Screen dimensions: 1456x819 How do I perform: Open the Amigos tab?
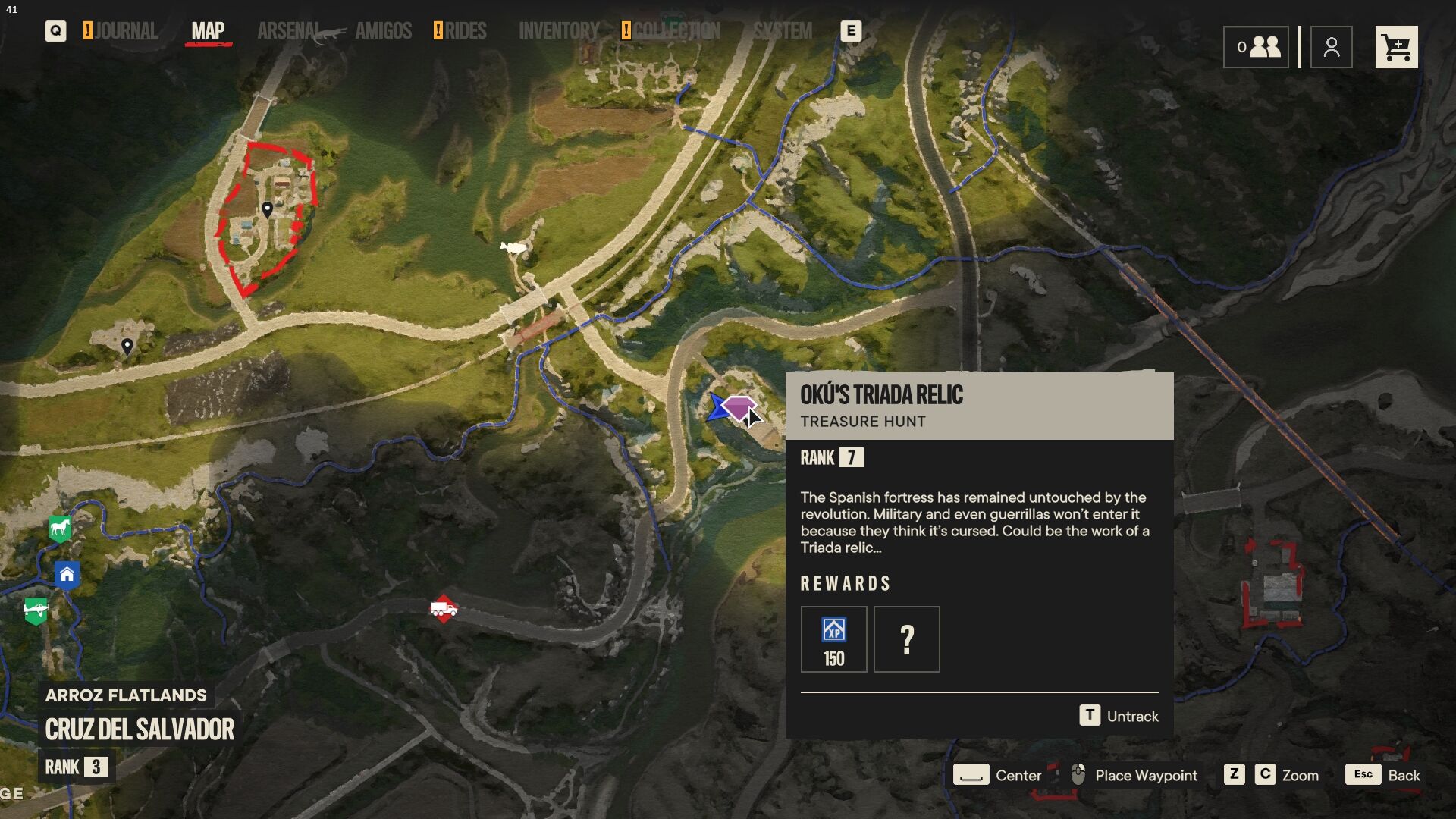tap(383, 31)
